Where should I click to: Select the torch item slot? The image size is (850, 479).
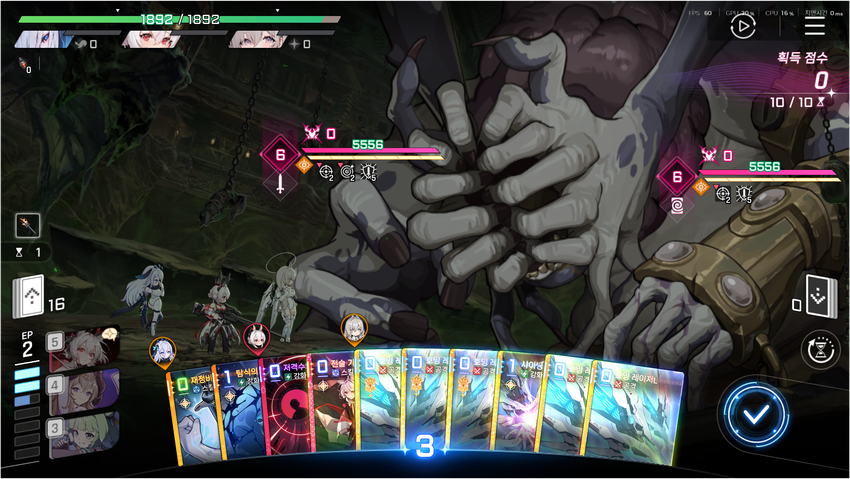[x=28, y=226]
